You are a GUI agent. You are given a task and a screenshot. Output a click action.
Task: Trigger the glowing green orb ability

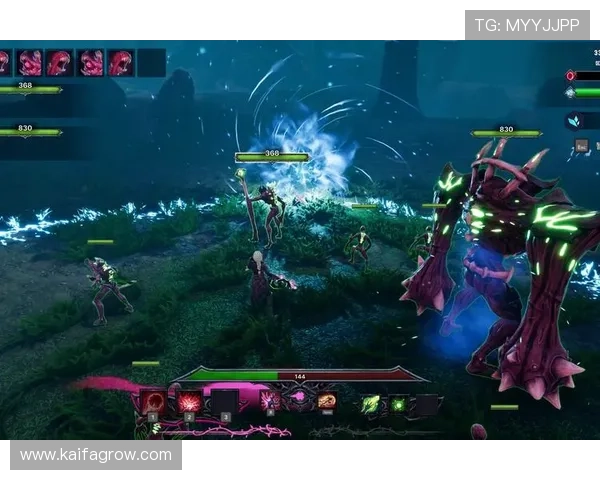pyautogui.click(x=398, y=404)
